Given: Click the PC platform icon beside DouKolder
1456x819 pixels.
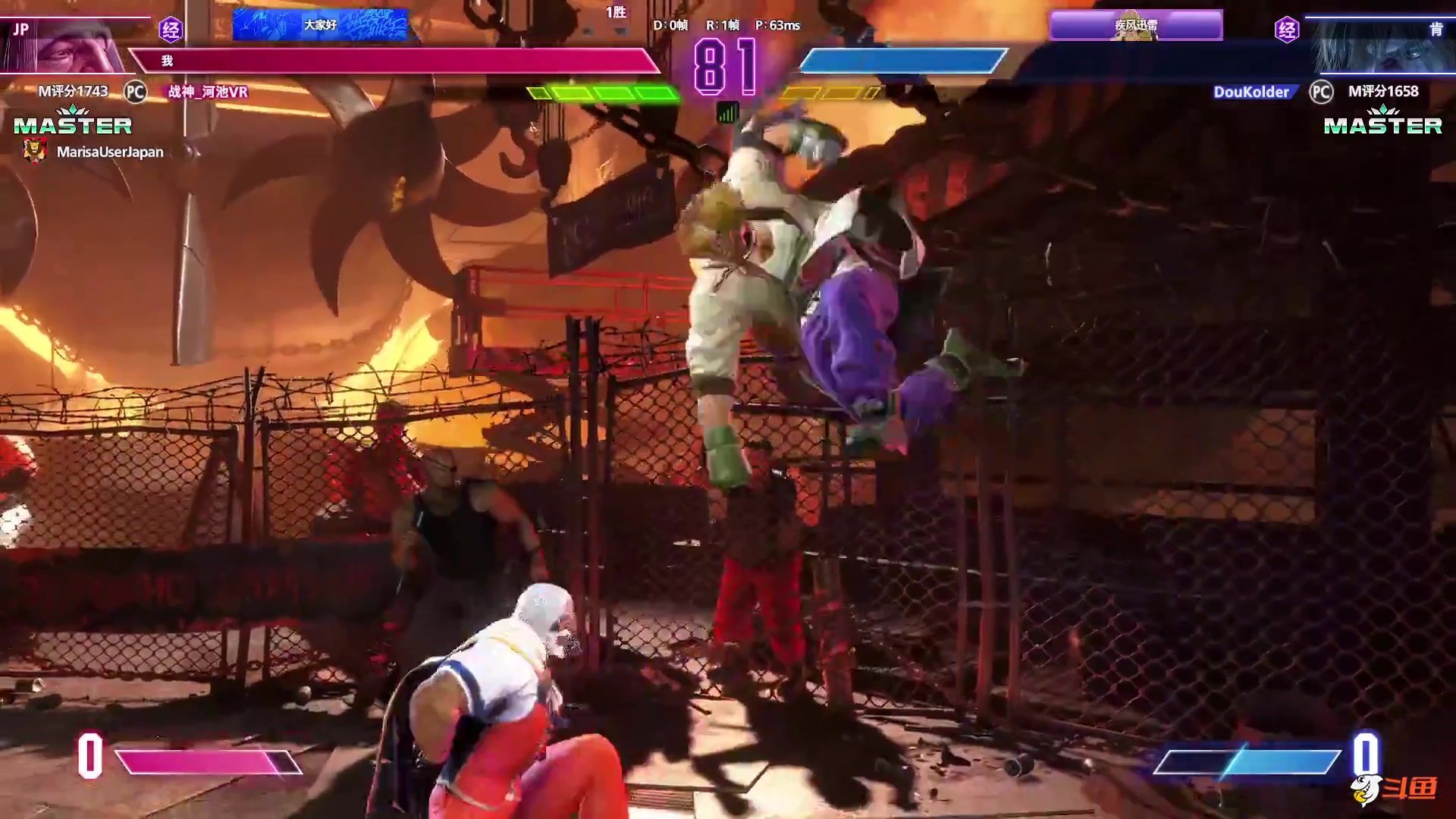Looking at the screenshot, I should coord(1321,92).
